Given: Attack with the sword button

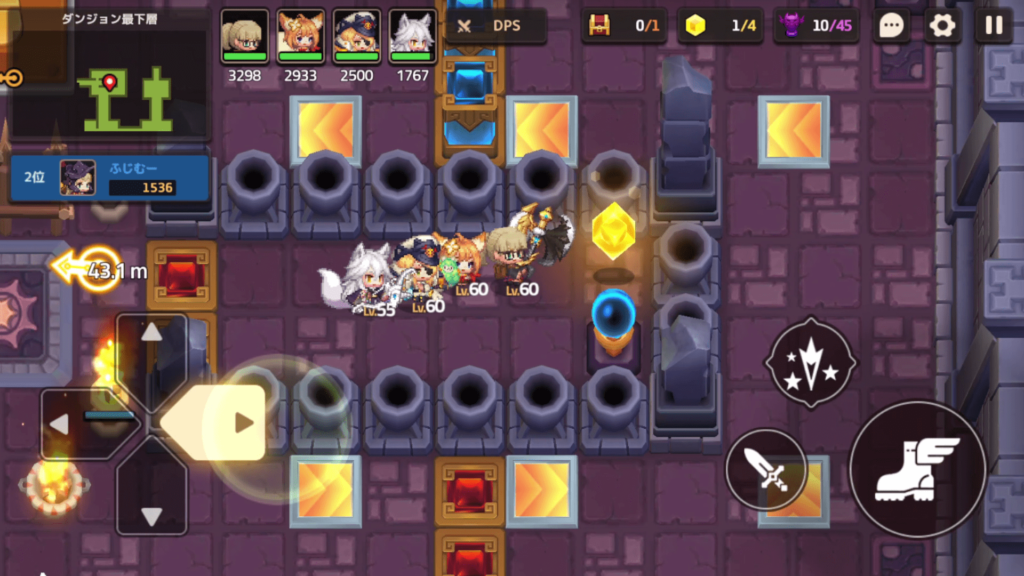Looking at the screenshot, I should coord(766,469).
